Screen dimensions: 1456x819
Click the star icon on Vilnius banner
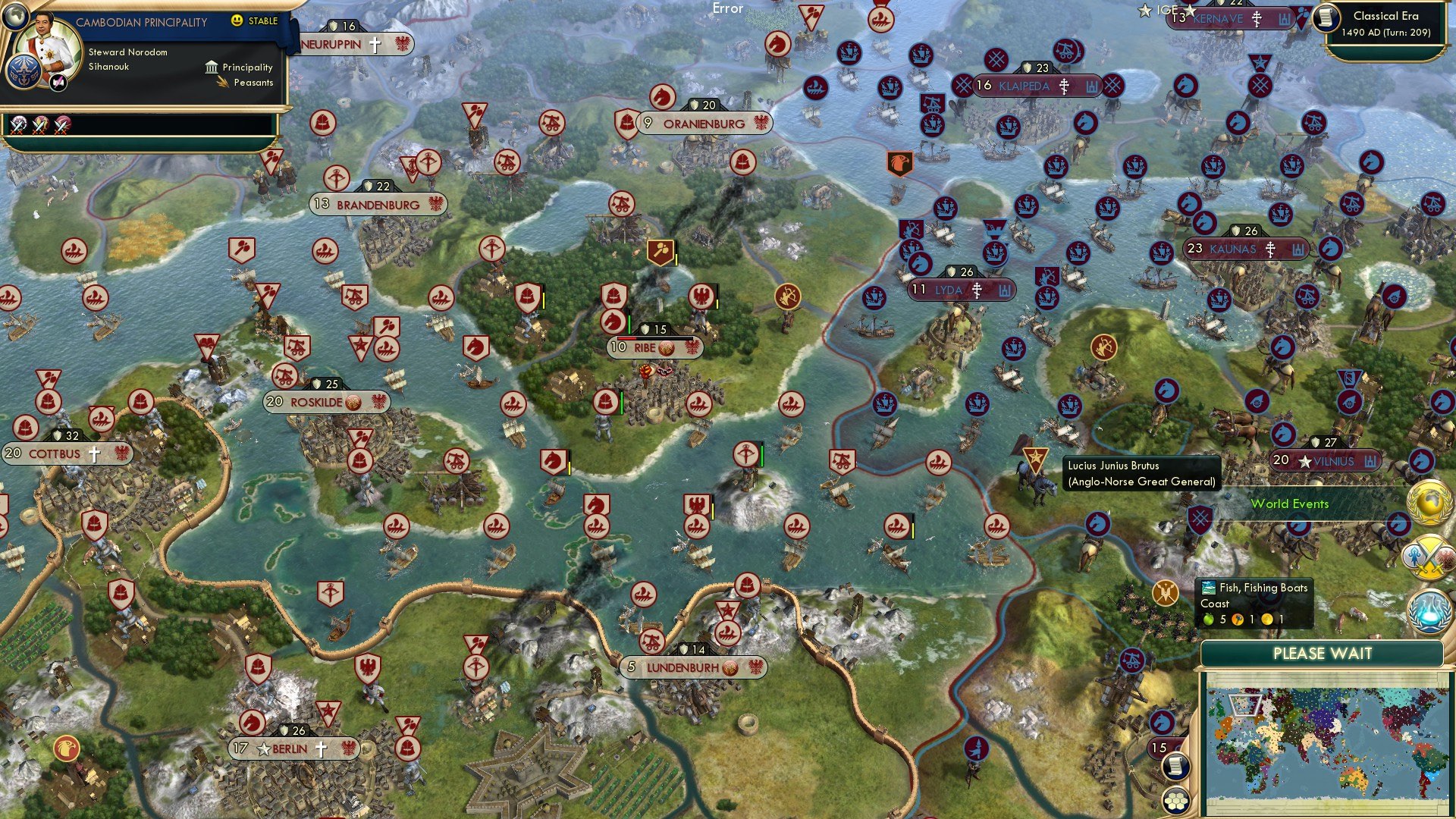point(1305,461)
